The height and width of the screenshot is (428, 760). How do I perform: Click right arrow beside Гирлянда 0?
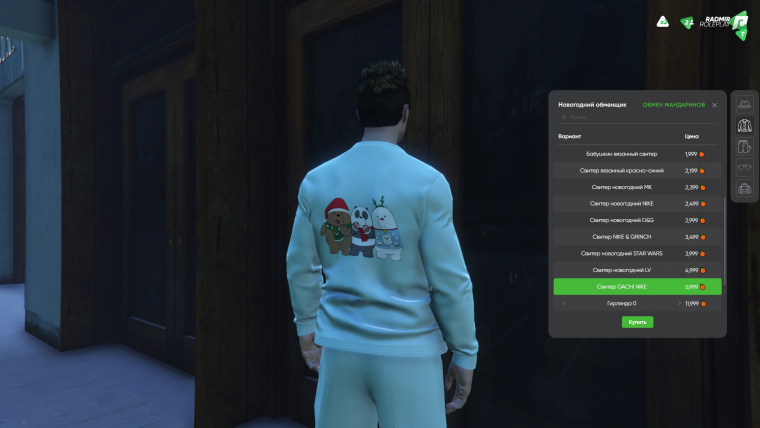(x=679, y=303)
